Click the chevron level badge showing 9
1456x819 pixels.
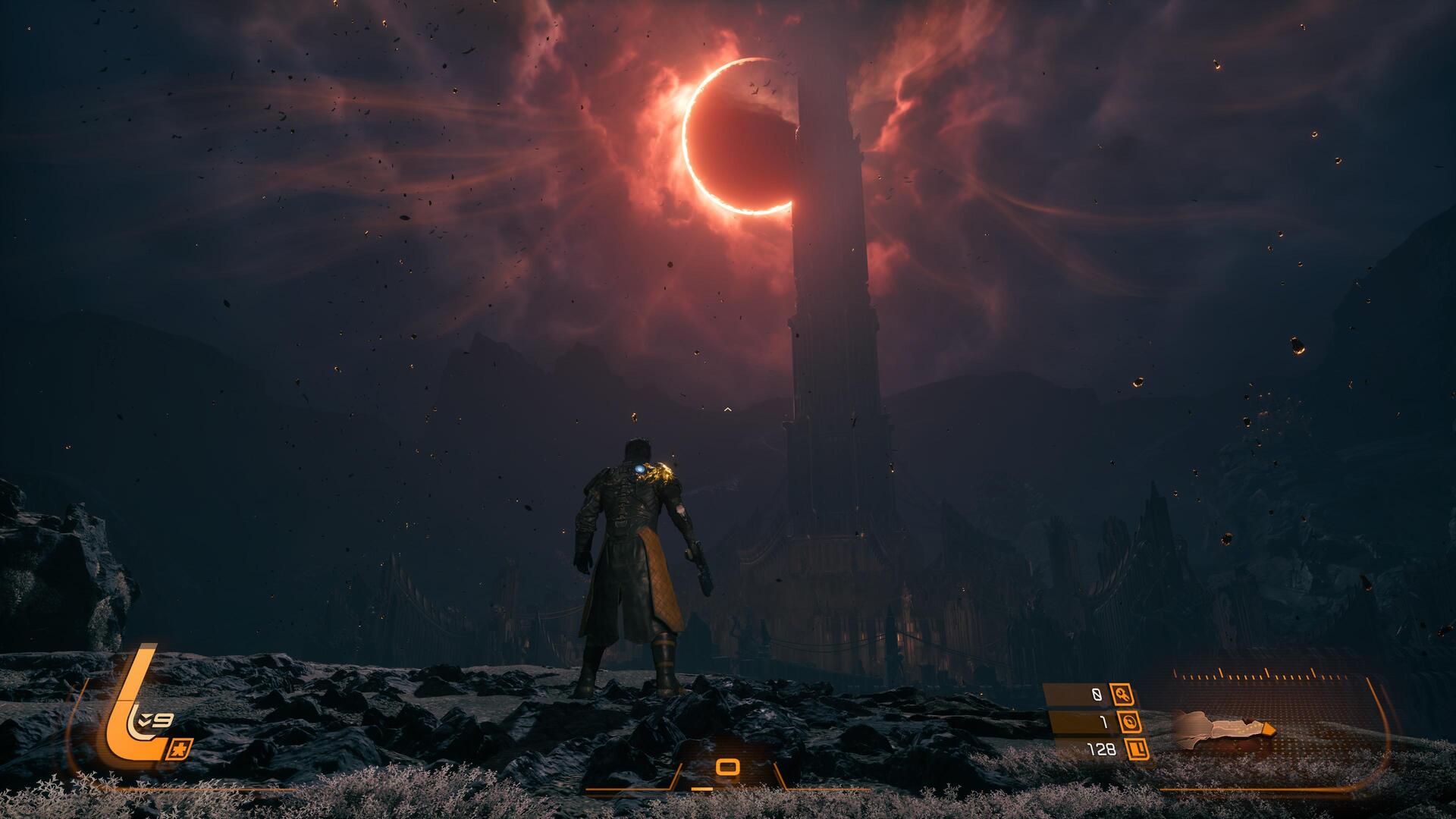coord(152,720)
